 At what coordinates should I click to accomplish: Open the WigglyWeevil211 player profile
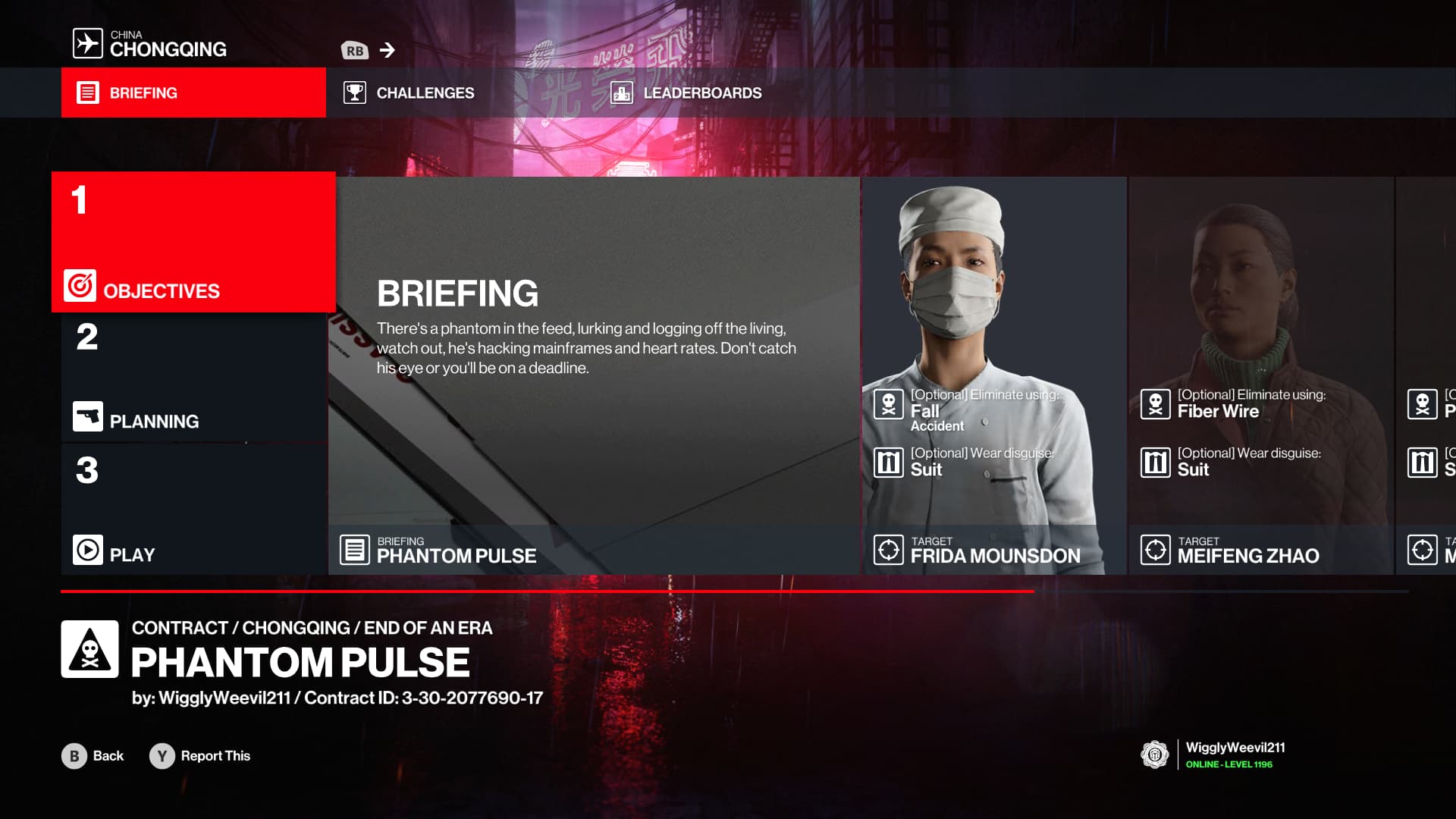[1213, 755]
